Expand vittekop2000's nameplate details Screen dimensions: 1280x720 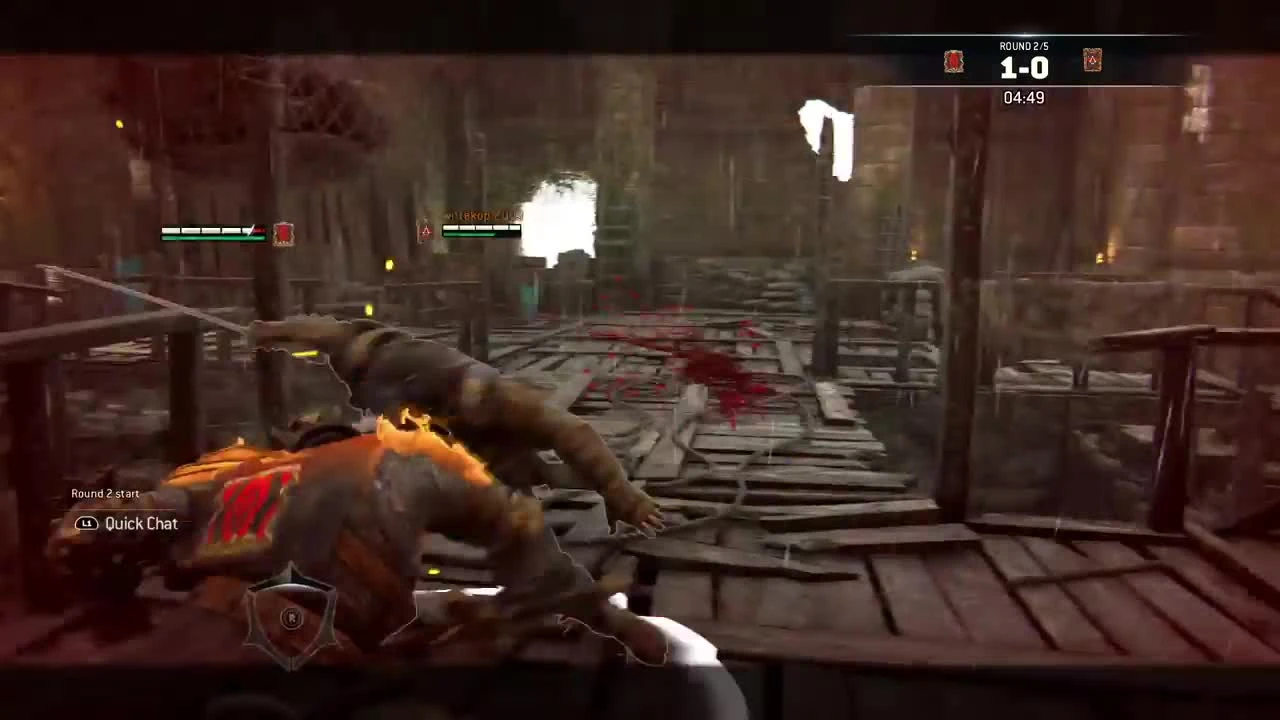point(483,215)
